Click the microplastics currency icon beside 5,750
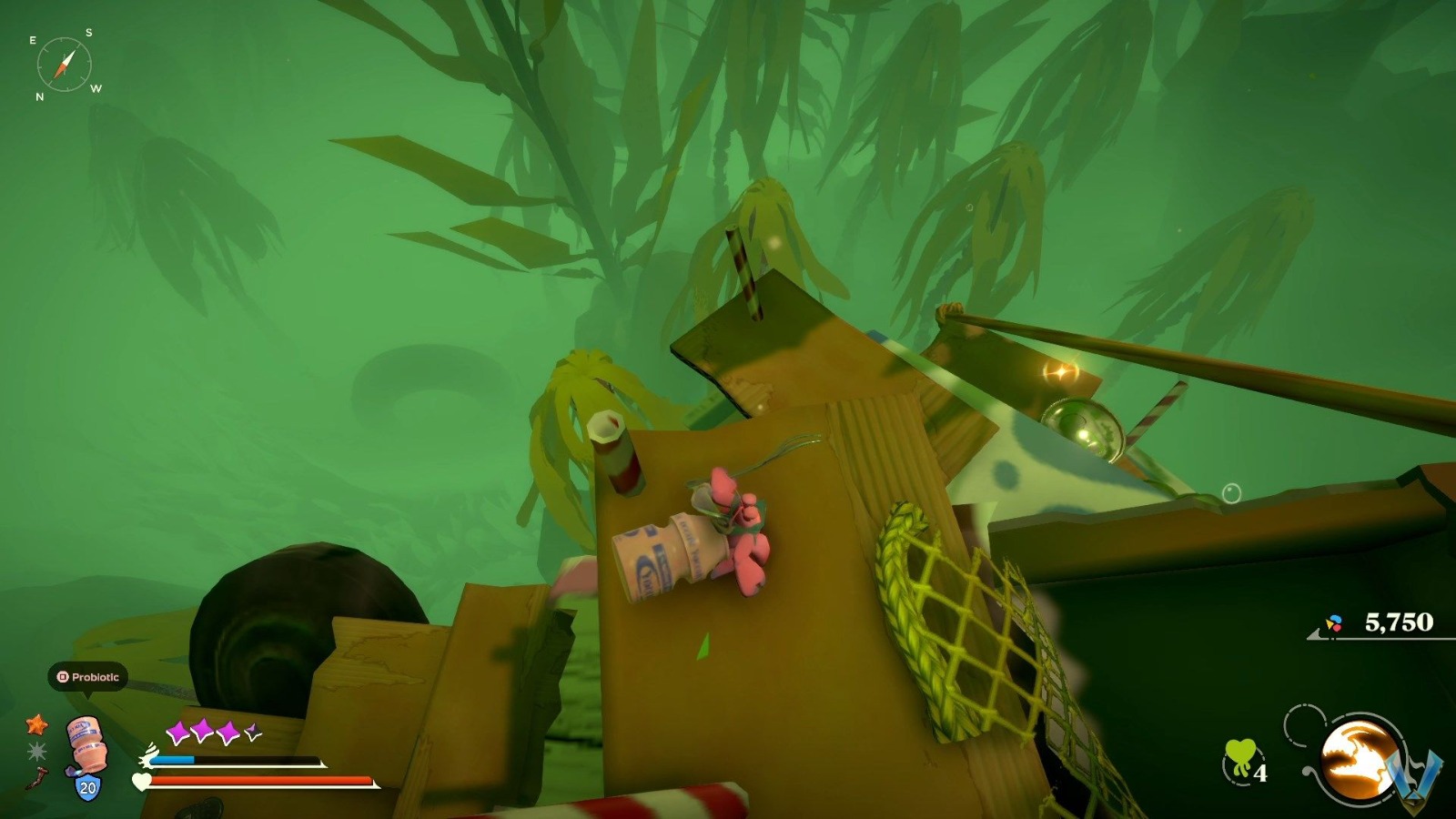 [1334, 623]
